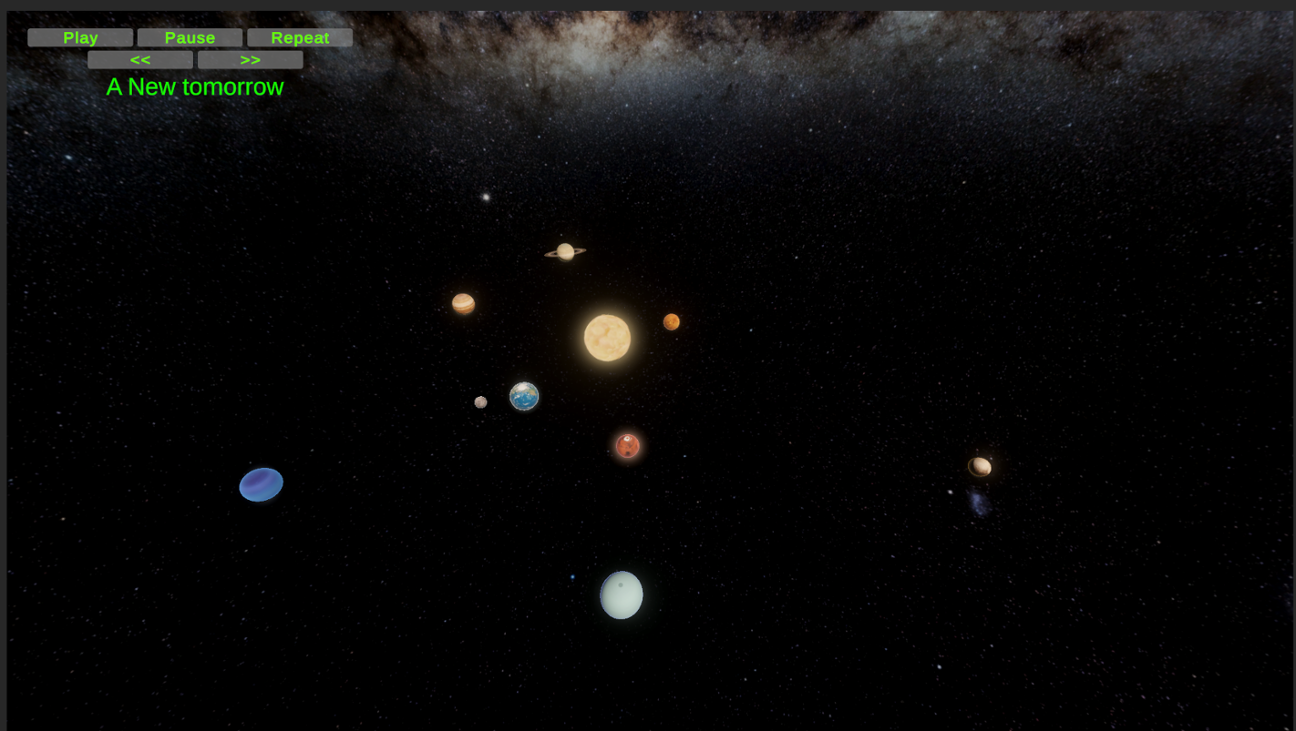Select the small tan Pluto on the right
Viewport: 1296px width, 731px height.
tap(980, 465)
